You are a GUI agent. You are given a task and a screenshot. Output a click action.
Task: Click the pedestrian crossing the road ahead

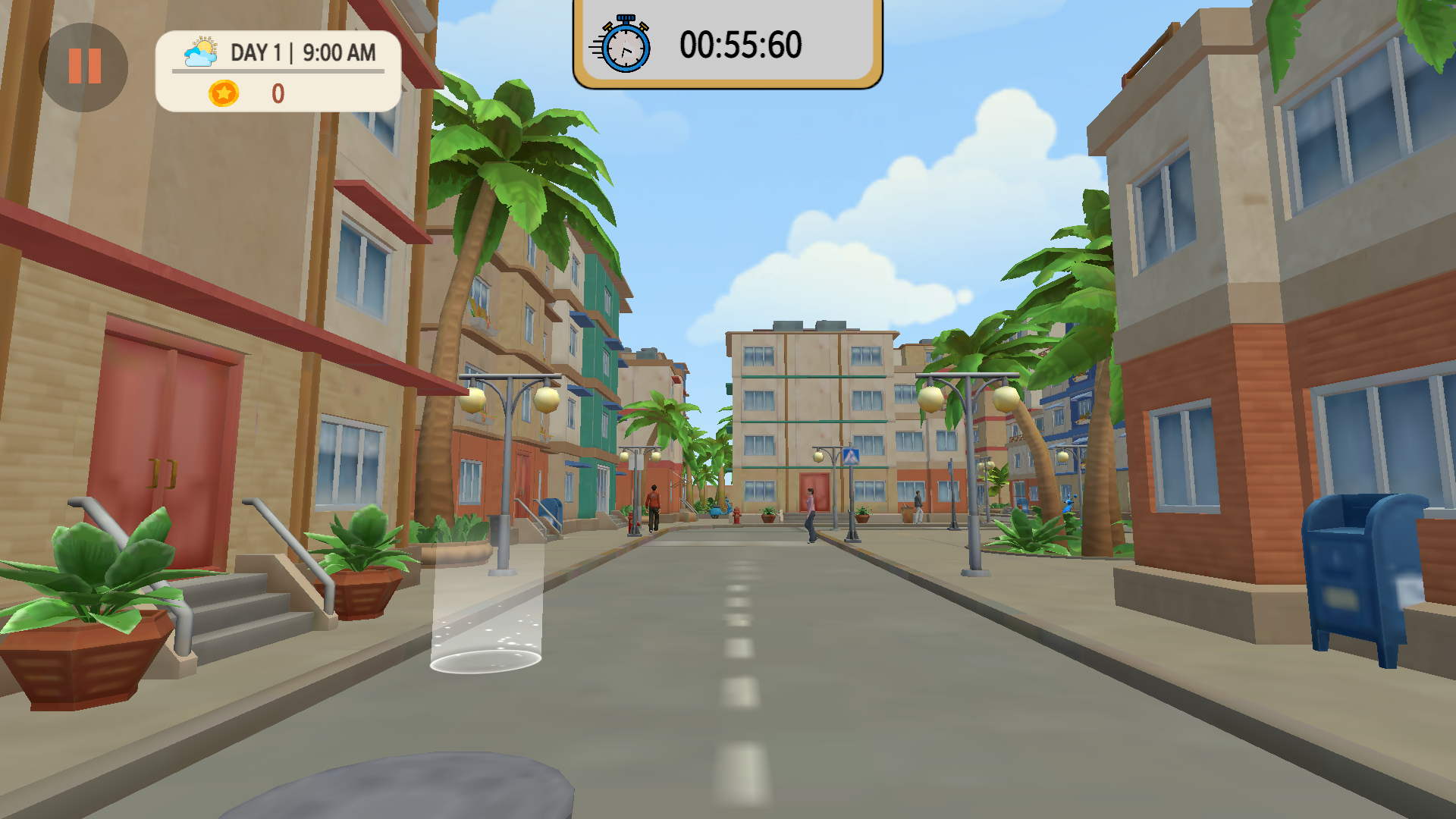(x=810, y=508)
